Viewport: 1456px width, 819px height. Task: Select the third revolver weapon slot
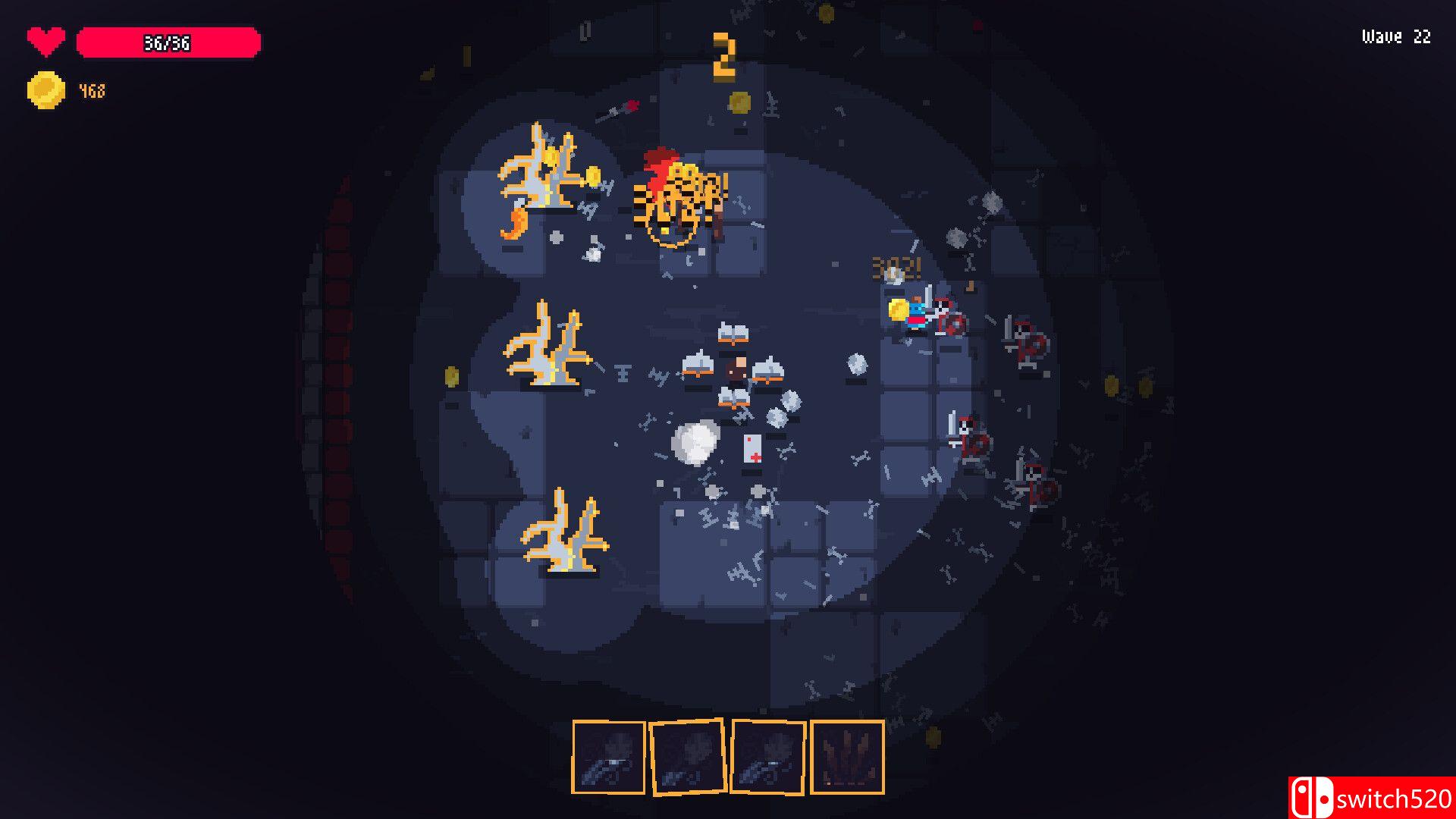tap(767, 758)
